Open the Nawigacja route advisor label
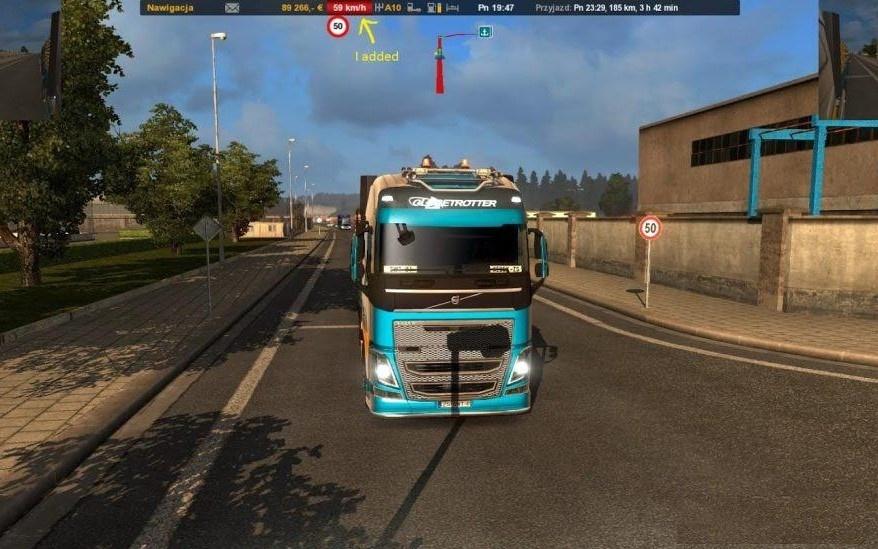Image resolution: width=878 pixels, height=549 pixels. pyautogui.click(x=171, y=8)
